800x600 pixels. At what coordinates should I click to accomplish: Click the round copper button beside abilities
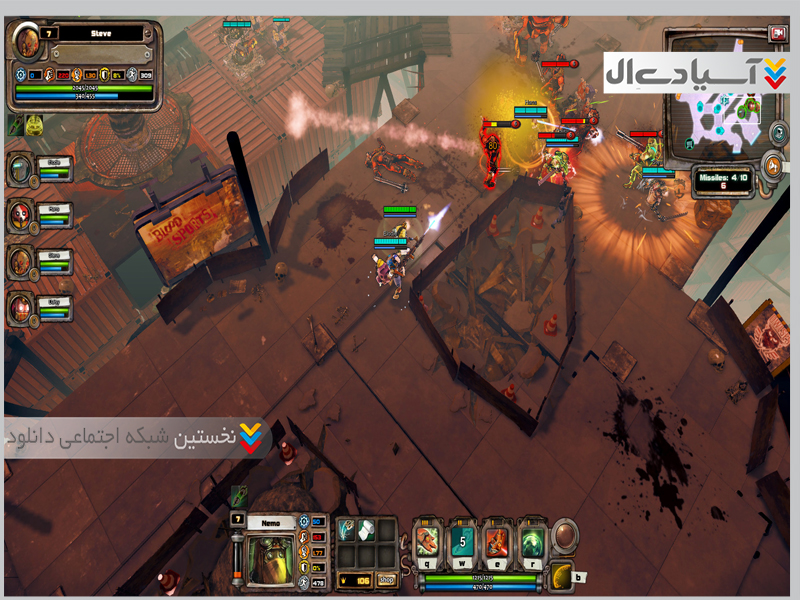(x=566, y=533)
